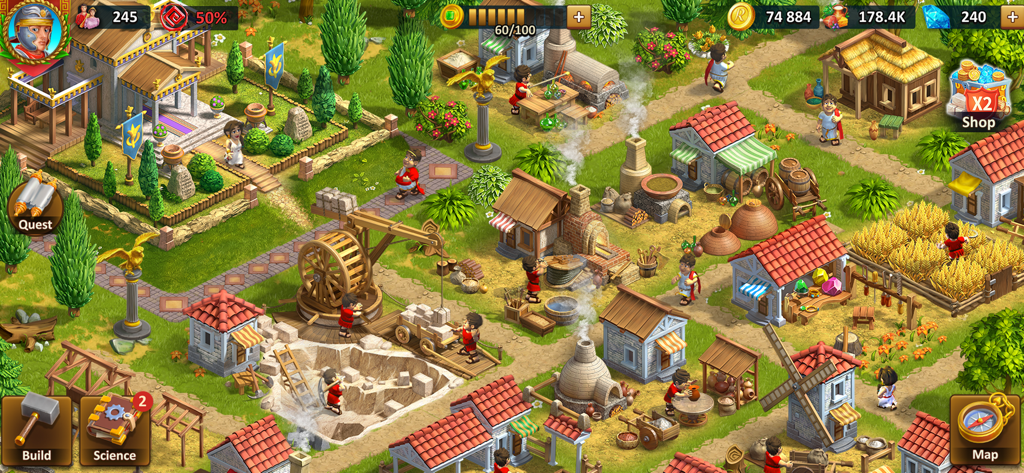This screenshot has height=473, width=1024.
Task: Tap the population count icon
Action: pyautogui.click(x=88, y=17)
